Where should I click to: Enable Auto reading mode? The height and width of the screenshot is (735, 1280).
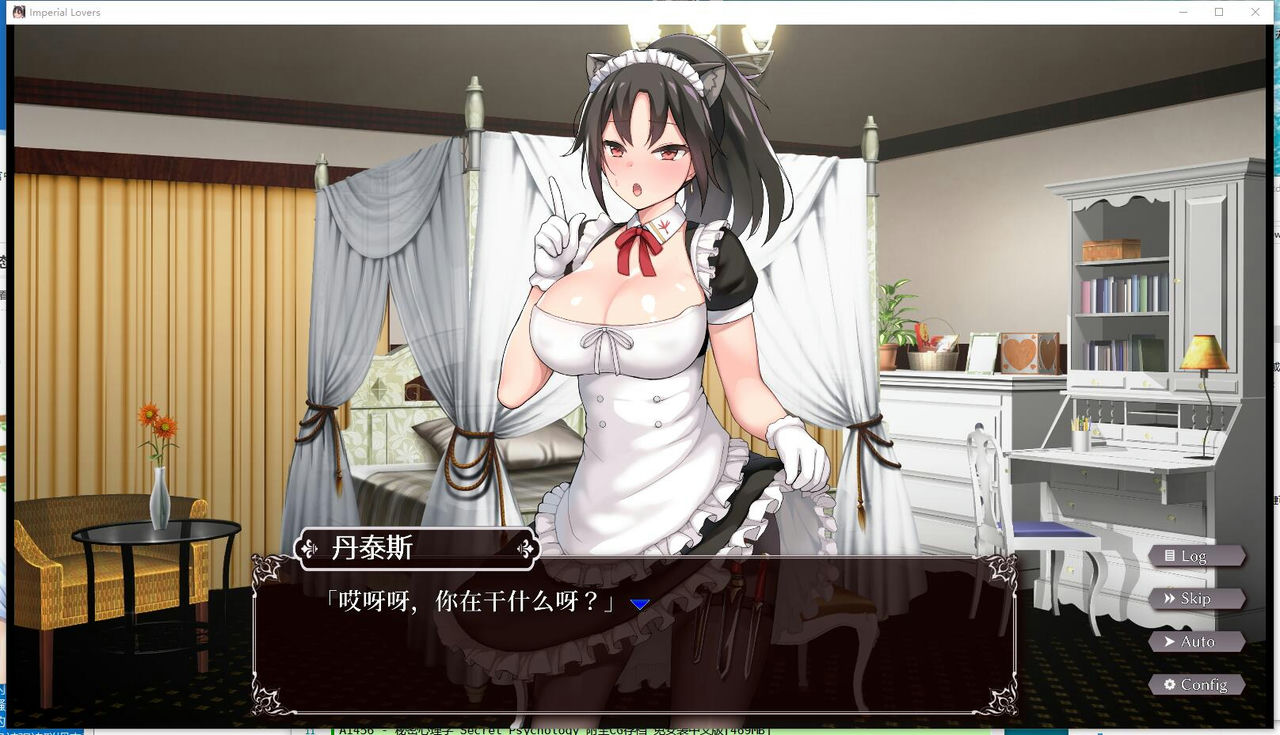click(x=1197, y=641)
